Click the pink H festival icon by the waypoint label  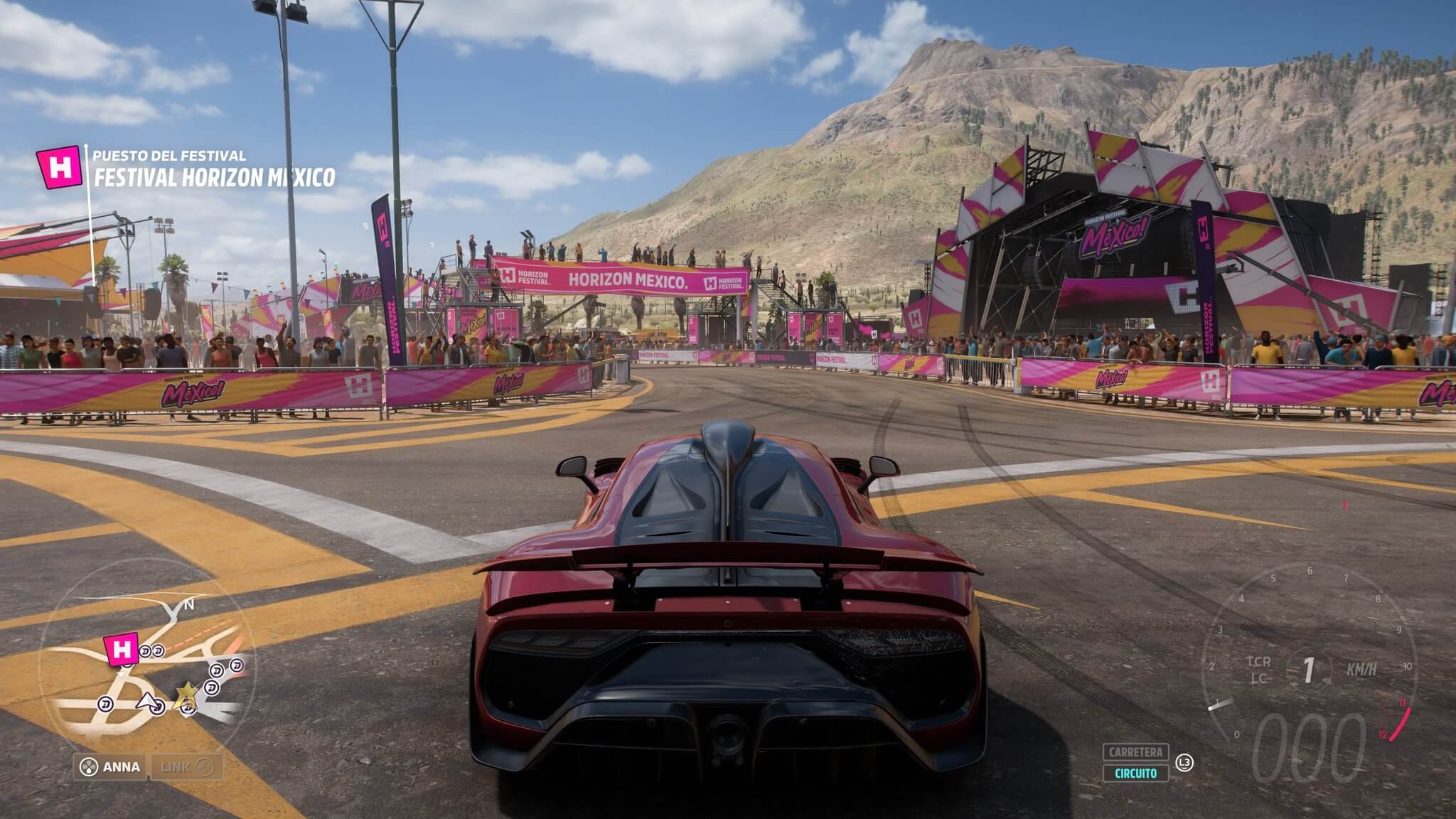pyautogui.click(x=60, y=168)
